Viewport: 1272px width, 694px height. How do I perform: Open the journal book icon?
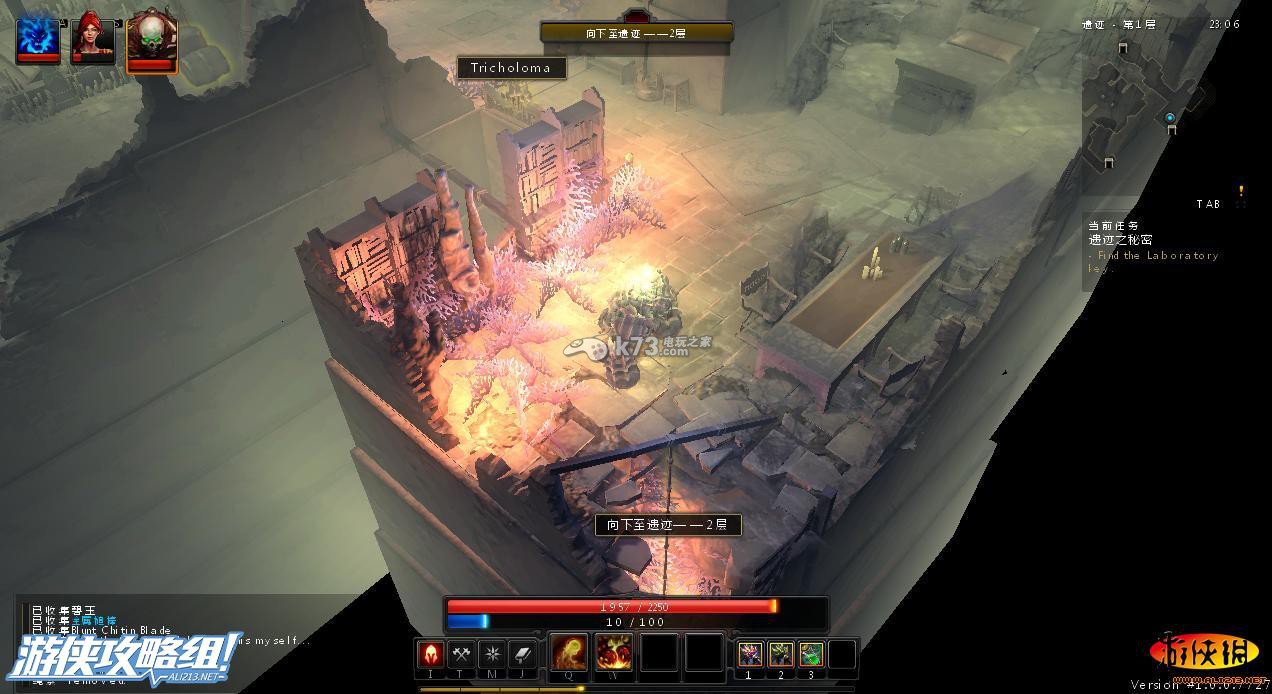click(523, 654)
